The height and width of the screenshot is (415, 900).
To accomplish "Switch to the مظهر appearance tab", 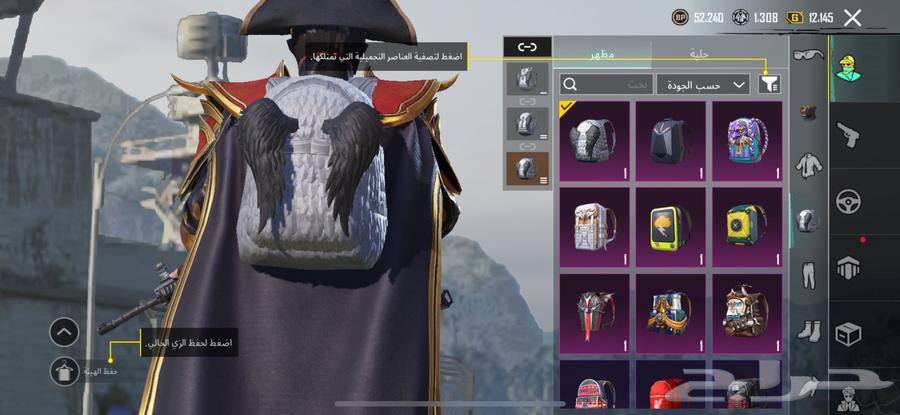I will point(602,53).
